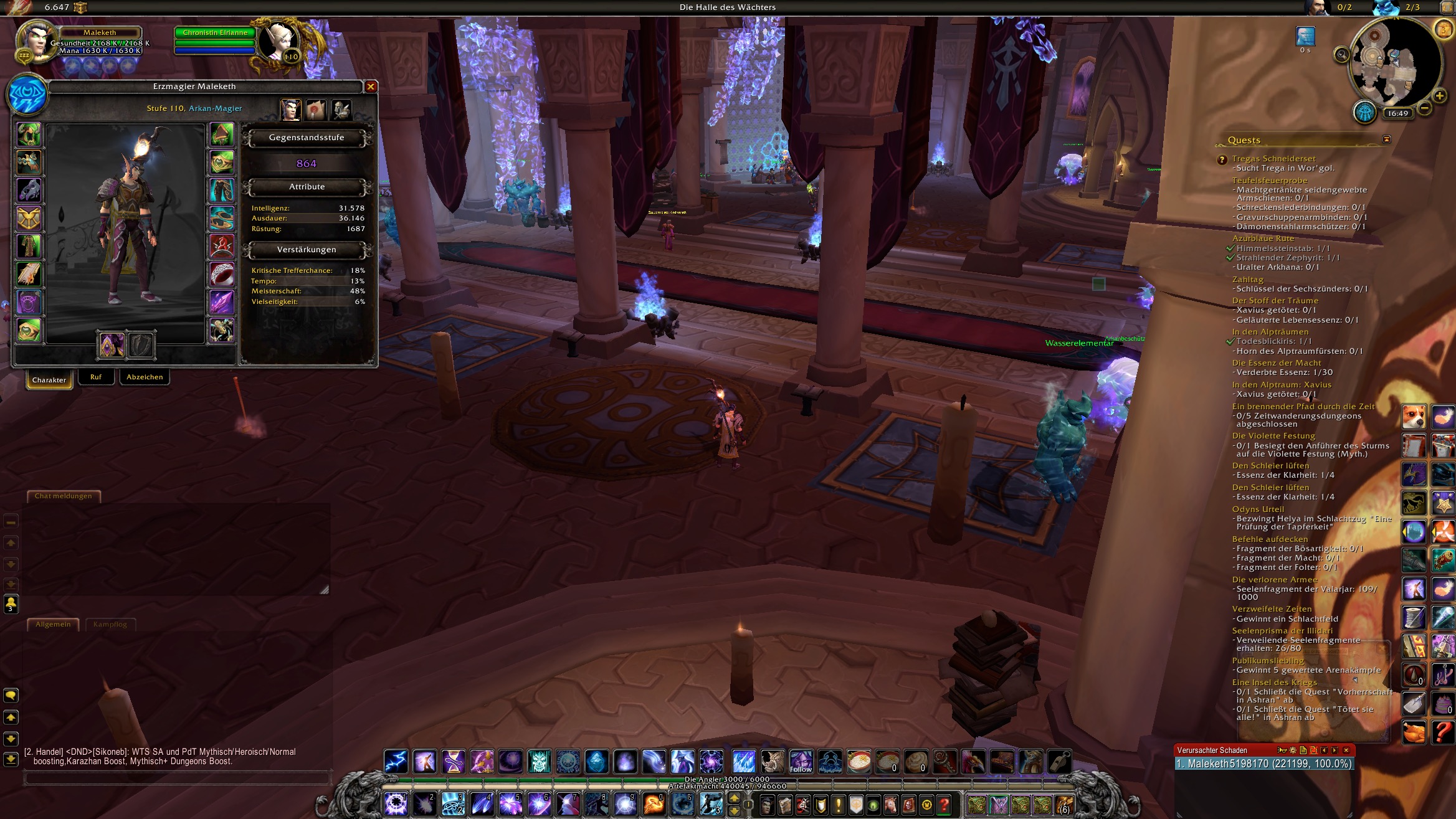Viewport: 1456px width, 819px height.
Task: Open the Abzeichen tab
Action: click(145, 377)
